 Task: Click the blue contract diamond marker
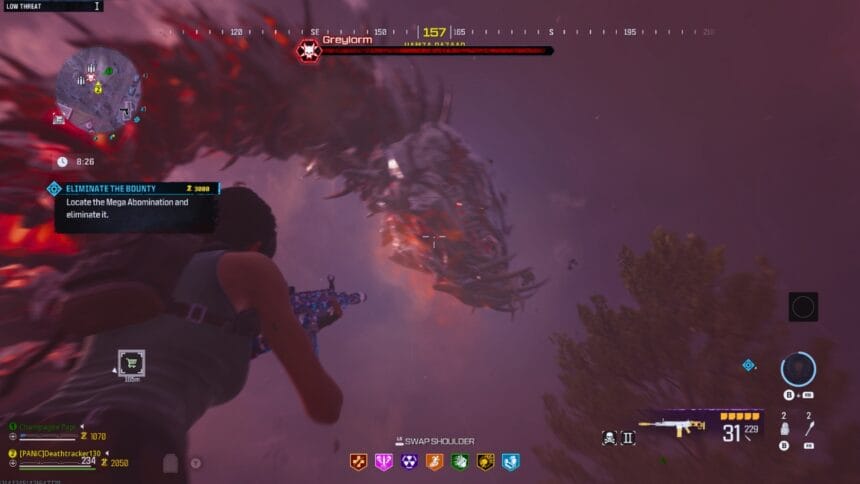(748, 365)
